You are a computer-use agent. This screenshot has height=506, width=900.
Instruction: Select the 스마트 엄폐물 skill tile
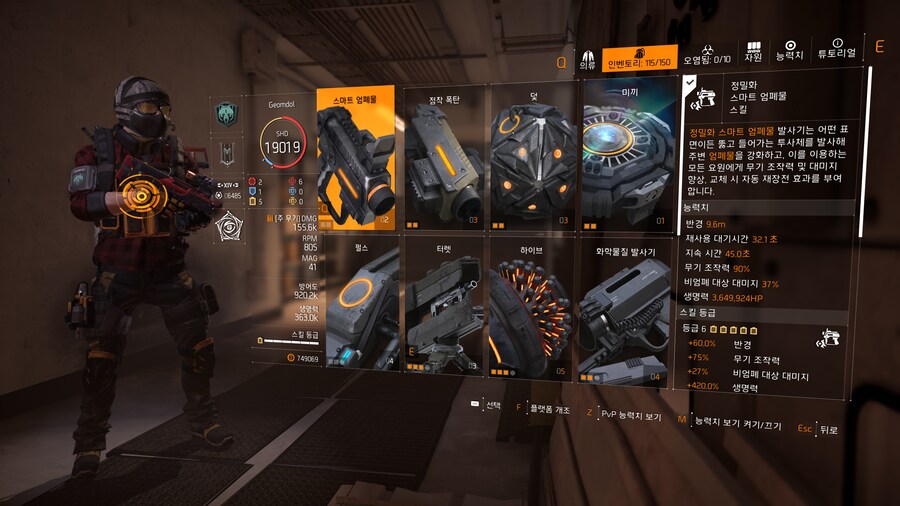[x=355, y=158]
